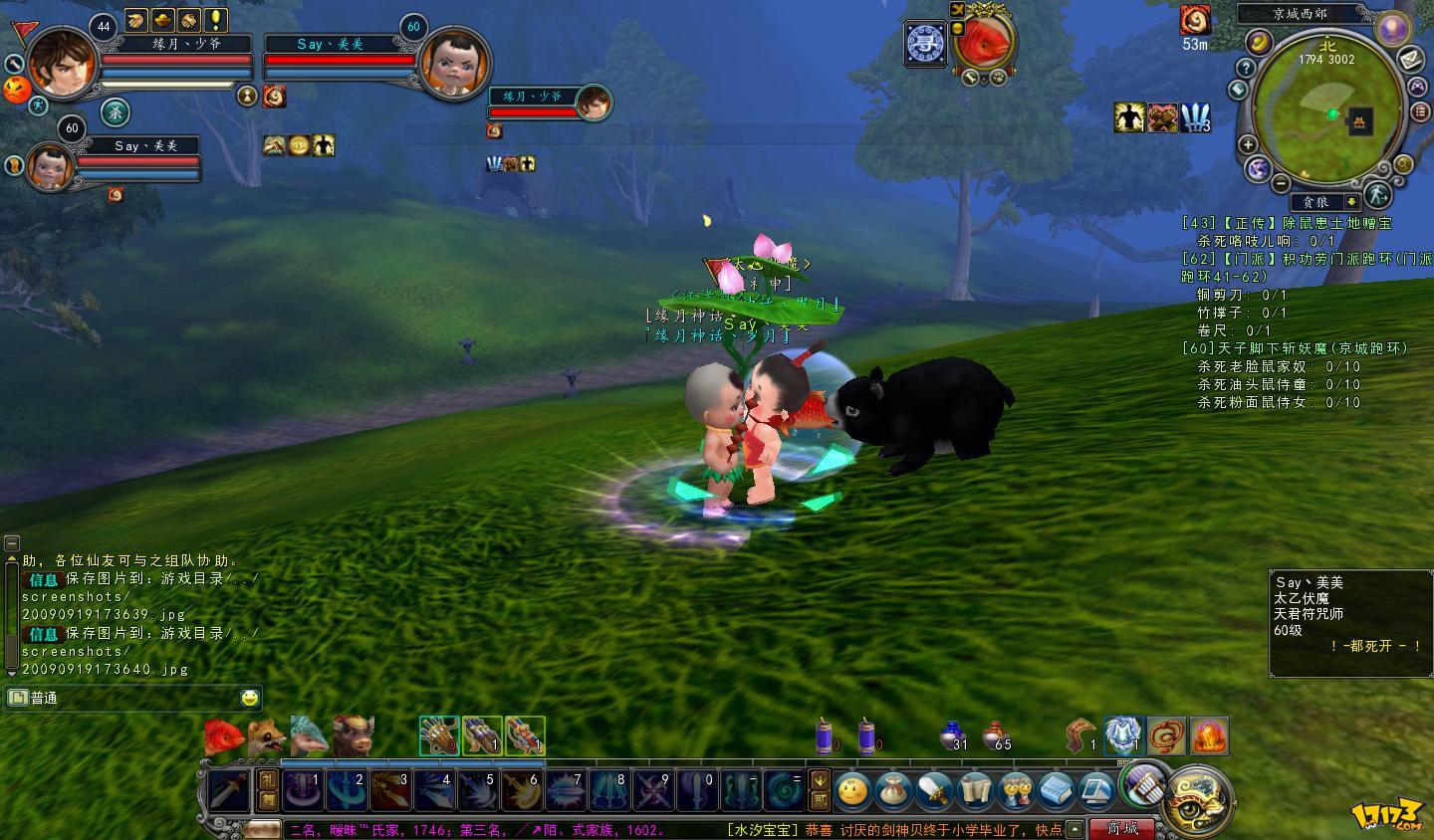Viewport: 1434px width, 840px height.
Task: Open the scroll quest log button
Action: (976, 792)
